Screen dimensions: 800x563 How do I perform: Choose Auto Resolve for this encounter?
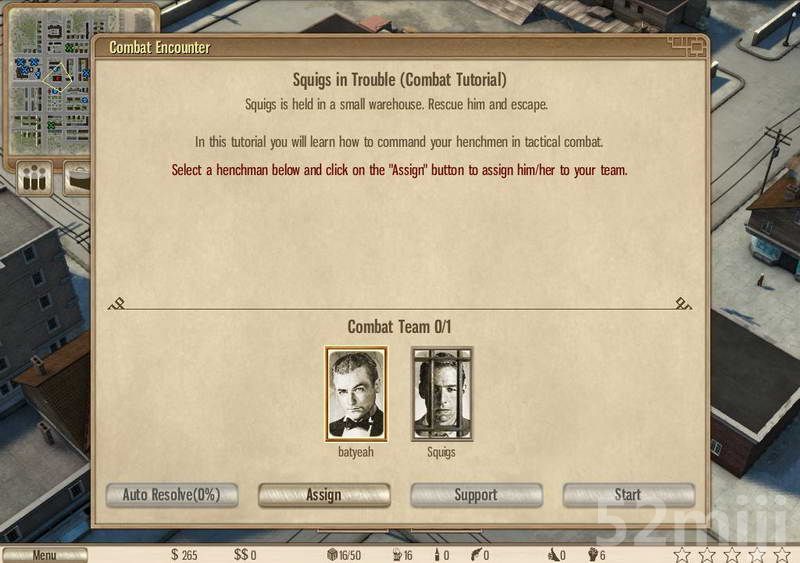coord(171,495)
